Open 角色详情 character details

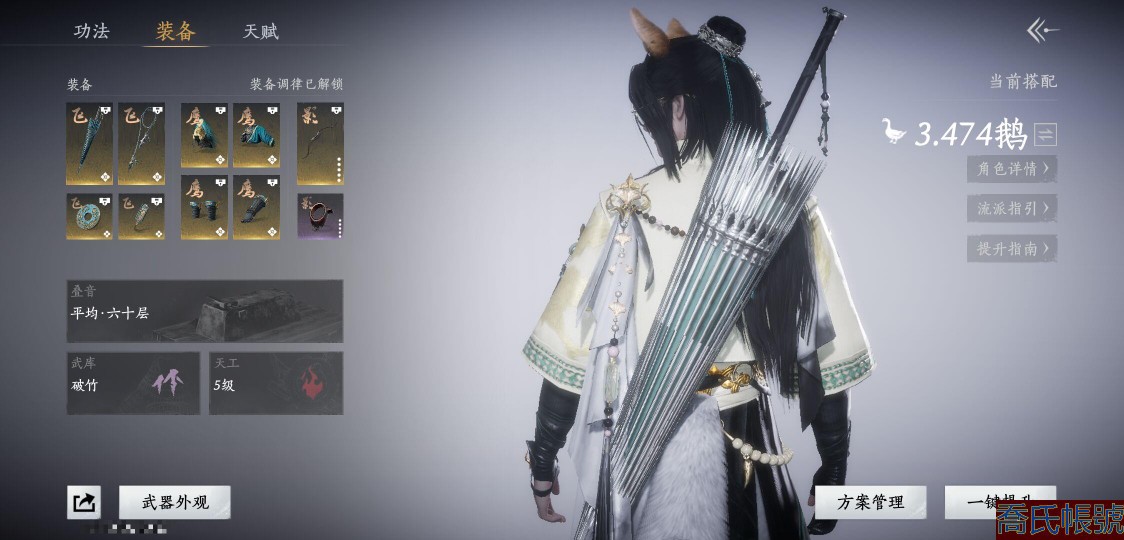(x=1012, y=169)
